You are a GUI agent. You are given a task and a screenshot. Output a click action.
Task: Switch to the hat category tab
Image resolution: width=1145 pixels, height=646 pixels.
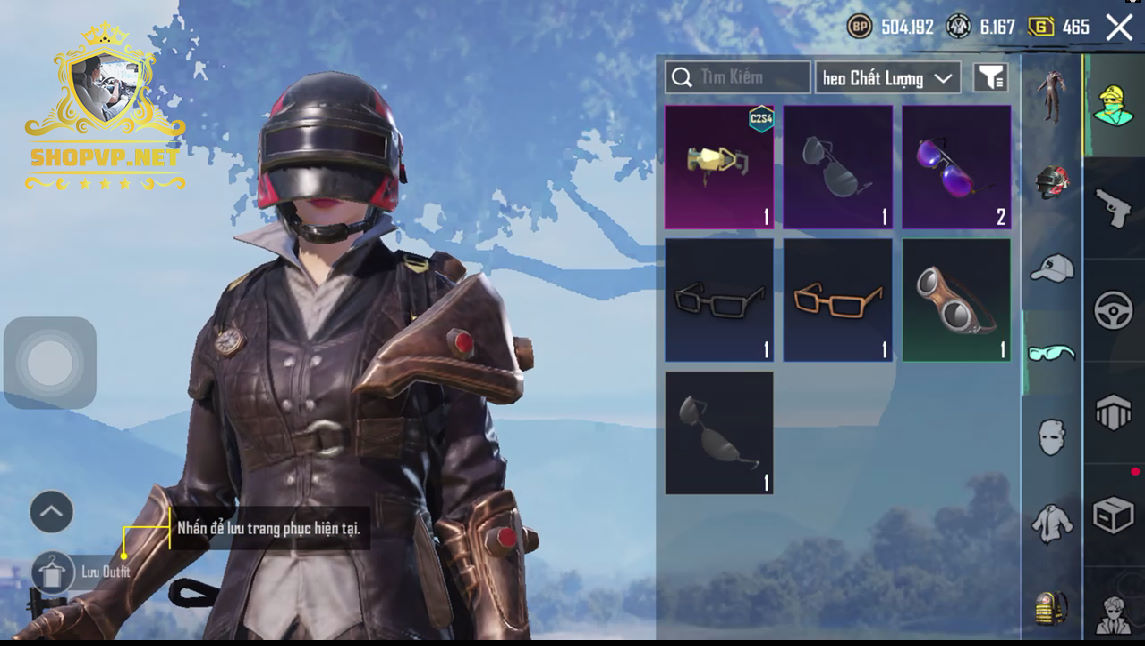[1051, 267]
